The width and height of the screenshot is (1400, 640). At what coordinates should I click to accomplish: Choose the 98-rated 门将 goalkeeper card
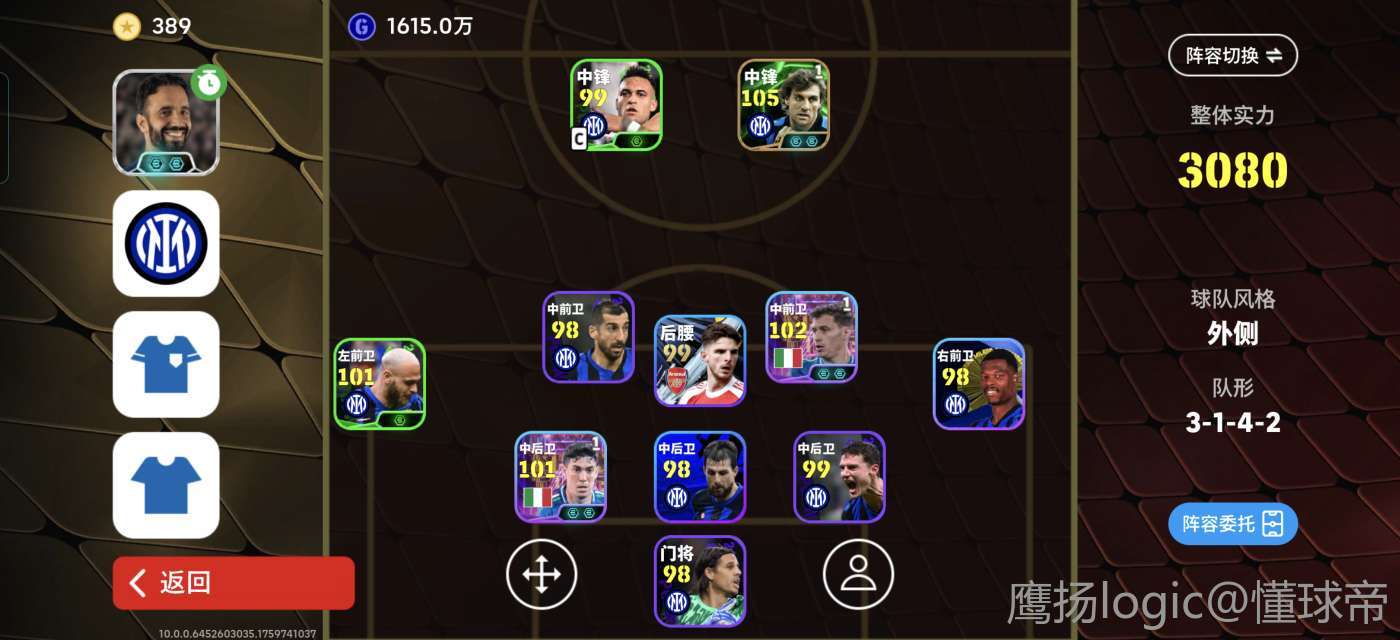[x=700, y=582]
